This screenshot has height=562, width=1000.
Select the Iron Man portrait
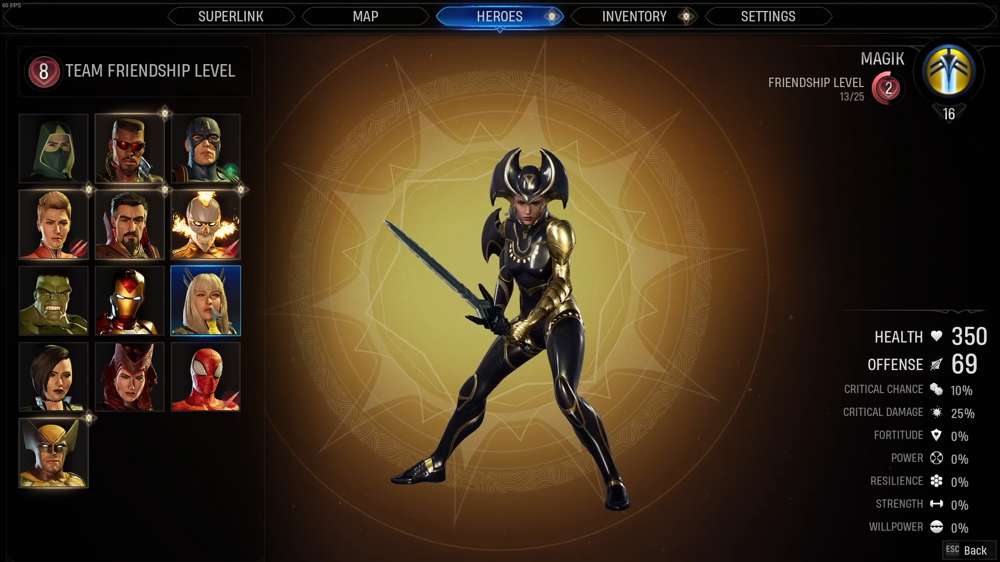(129, 300)
